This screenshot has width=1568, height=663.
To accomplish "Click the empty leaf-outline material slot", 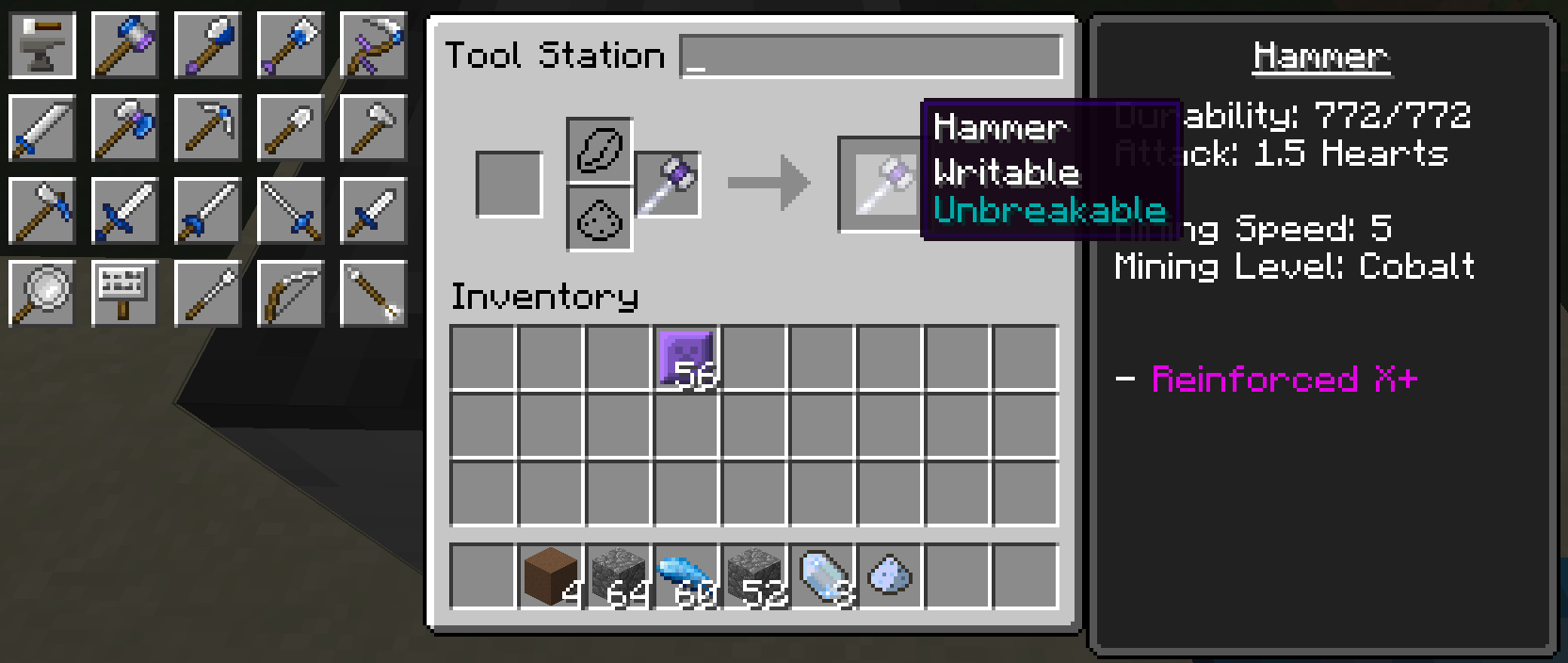I will point(599,151).
